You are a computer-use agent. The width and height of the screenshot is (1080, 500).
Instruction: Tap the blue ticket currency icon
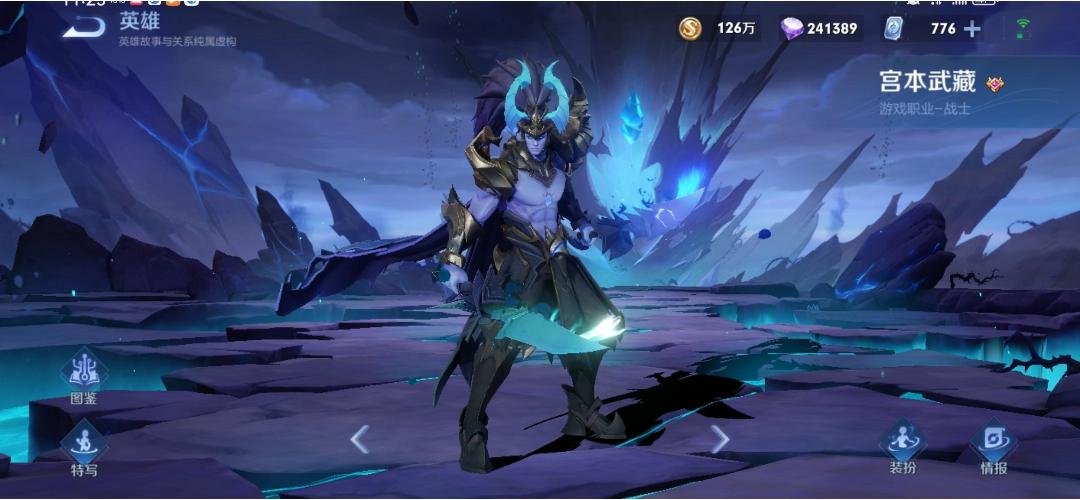[x=894, y=29]
